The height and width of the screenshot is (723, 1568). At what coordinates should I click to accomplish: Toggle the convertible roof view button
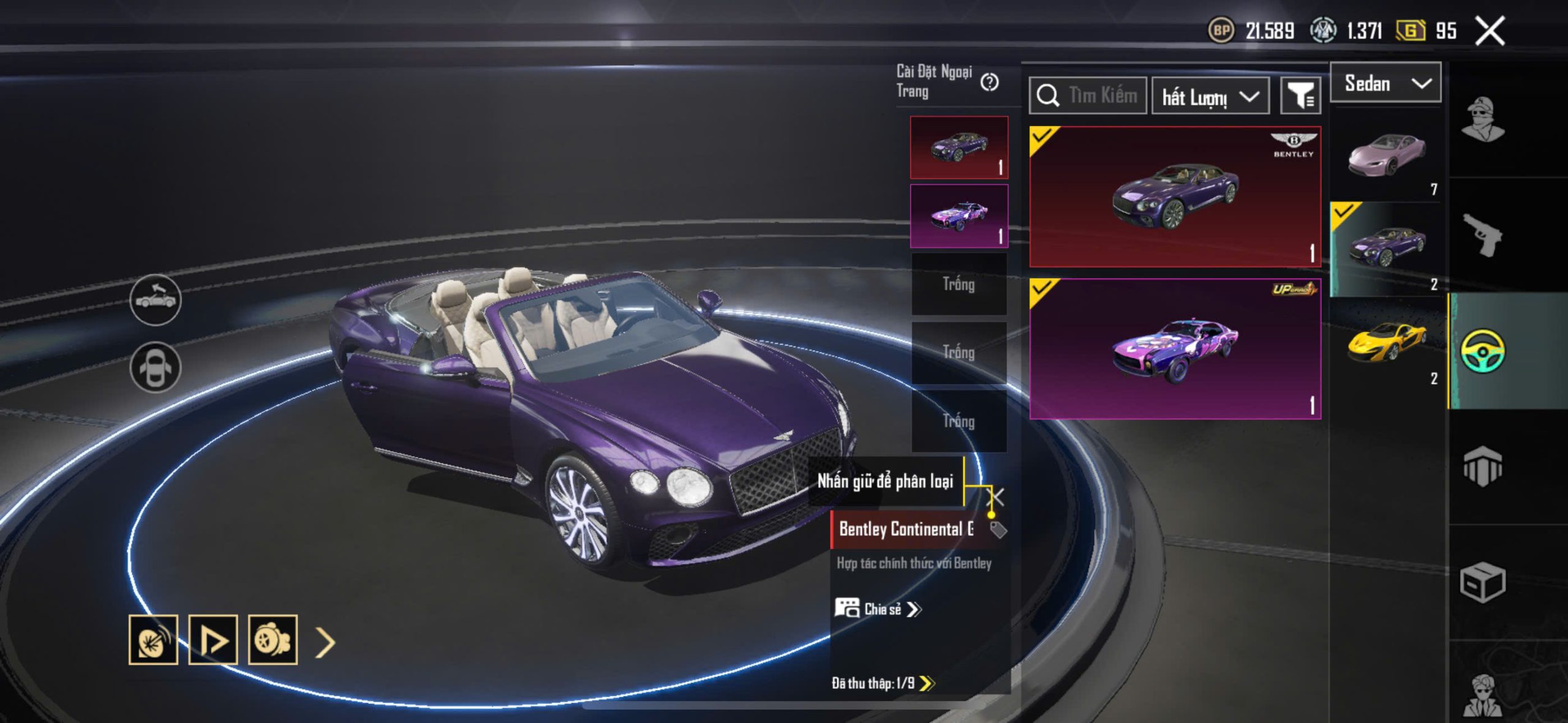click(x=156, y=300)
